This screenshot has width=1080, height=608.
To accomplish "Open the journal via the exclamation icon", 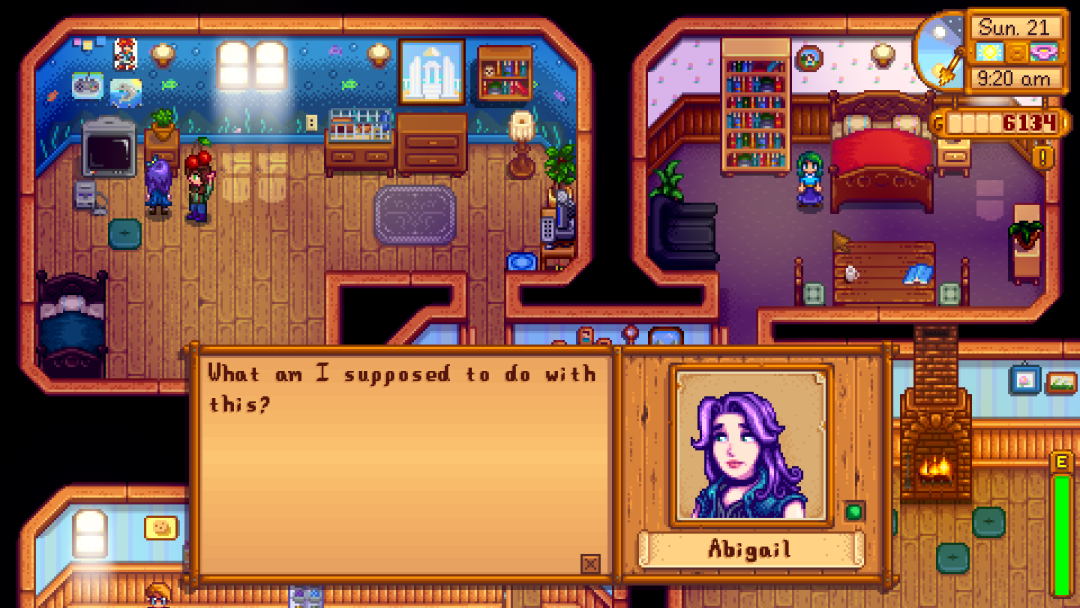I will pyautogui.click(x=1045, y=157).
